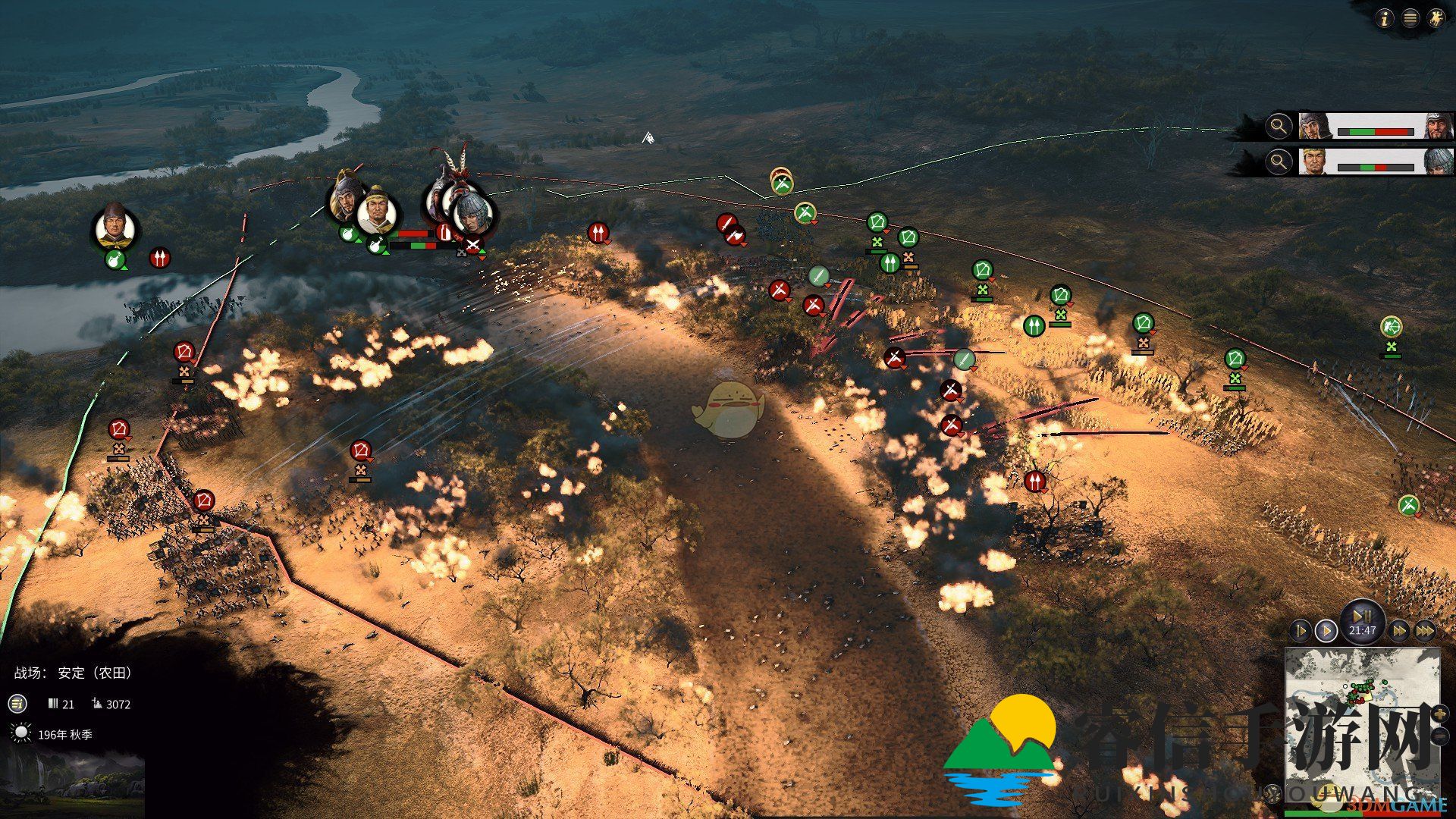Select the general portrait with yellow headband
This screenshot has height=819, width=1456.
376,212
